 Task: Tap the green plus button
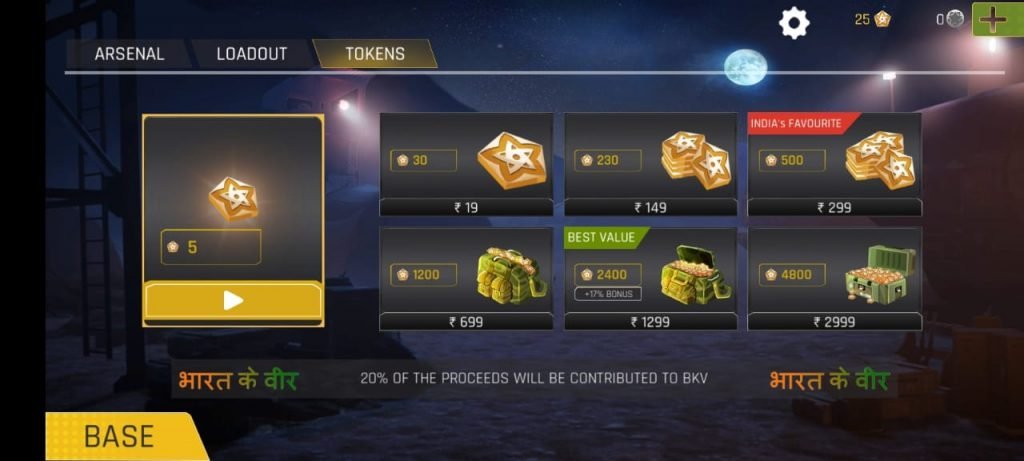click(992, 19)
